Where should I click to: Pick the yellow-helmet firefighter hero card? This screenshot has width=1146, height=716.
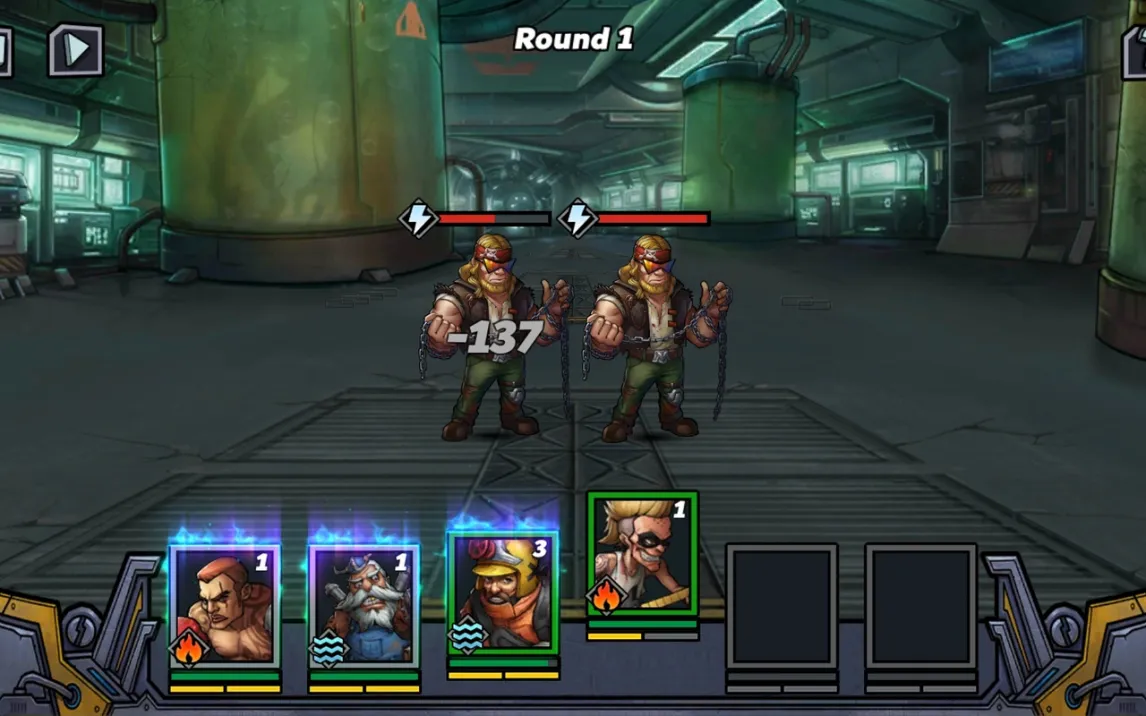tap(502, 593)
